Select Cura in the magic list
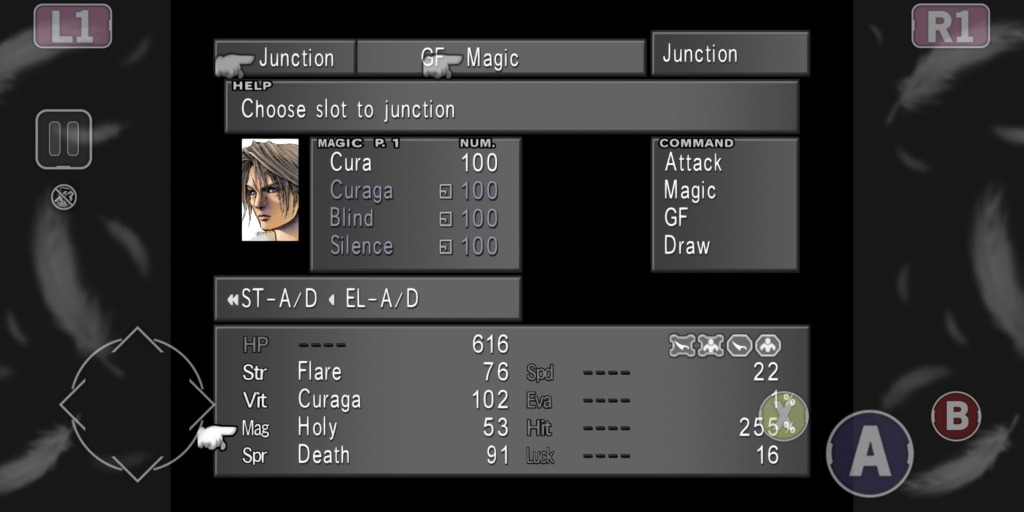This screenshot has height=512, width=1024. pyautogui.click(x=351, y=163)
